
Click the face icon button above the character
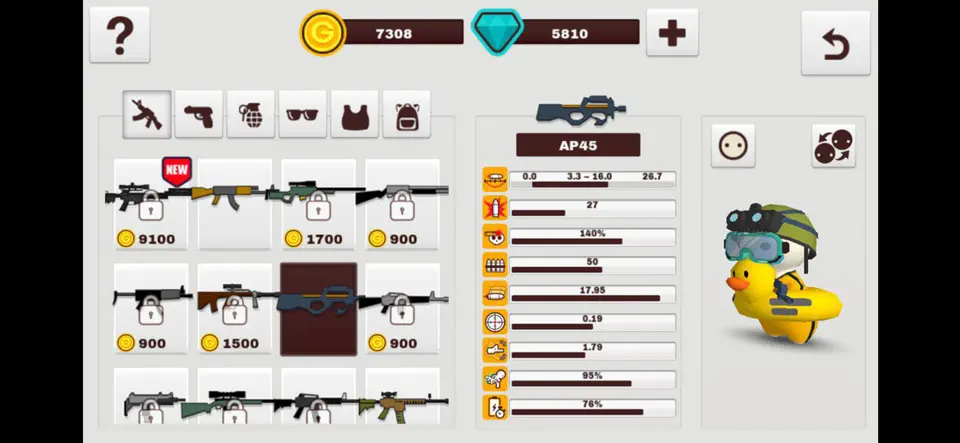[x=733, y=147]
